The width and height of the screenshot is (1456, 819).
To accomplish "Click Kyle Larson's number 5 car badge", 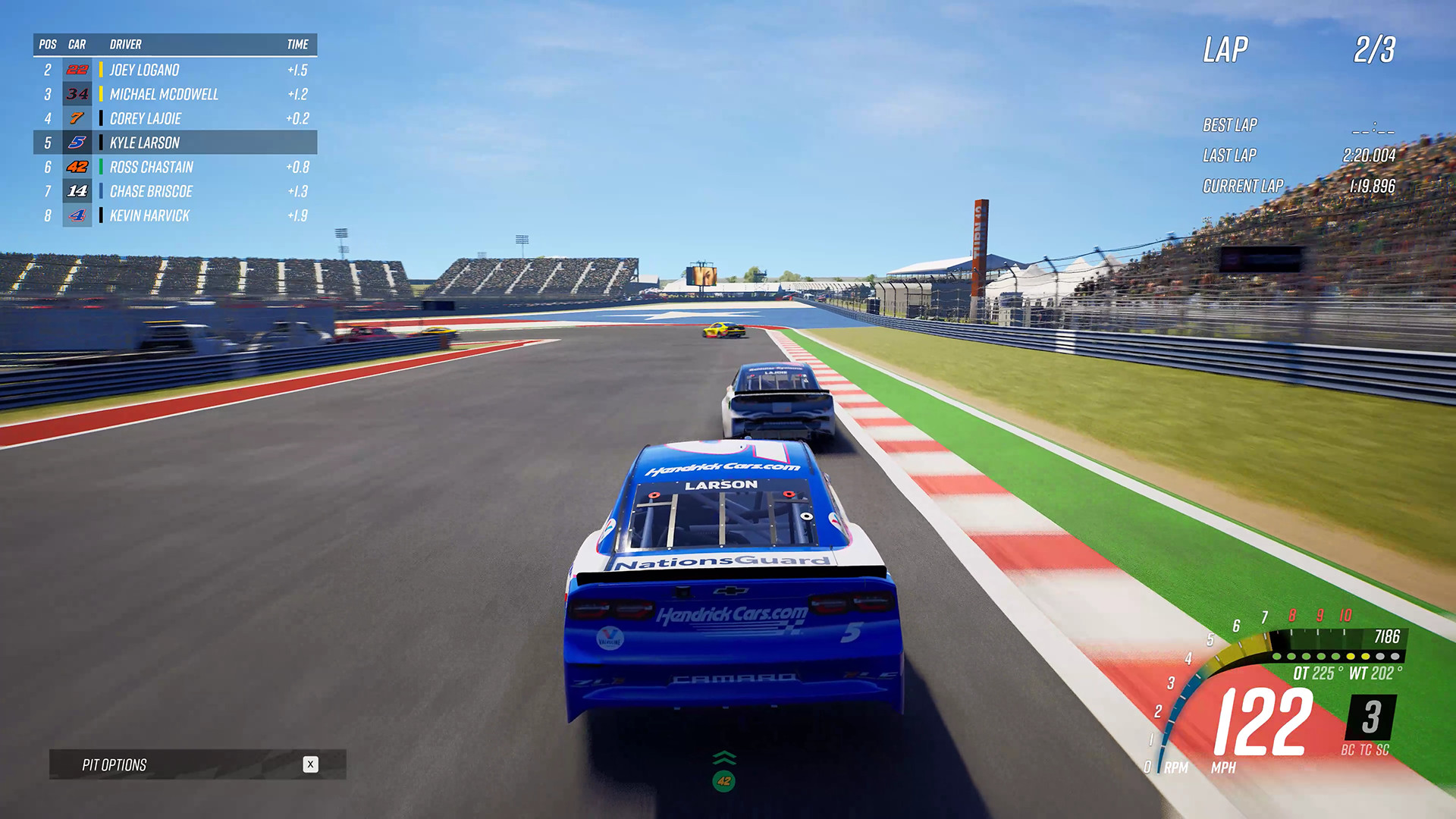I will (x=76, y=143).
